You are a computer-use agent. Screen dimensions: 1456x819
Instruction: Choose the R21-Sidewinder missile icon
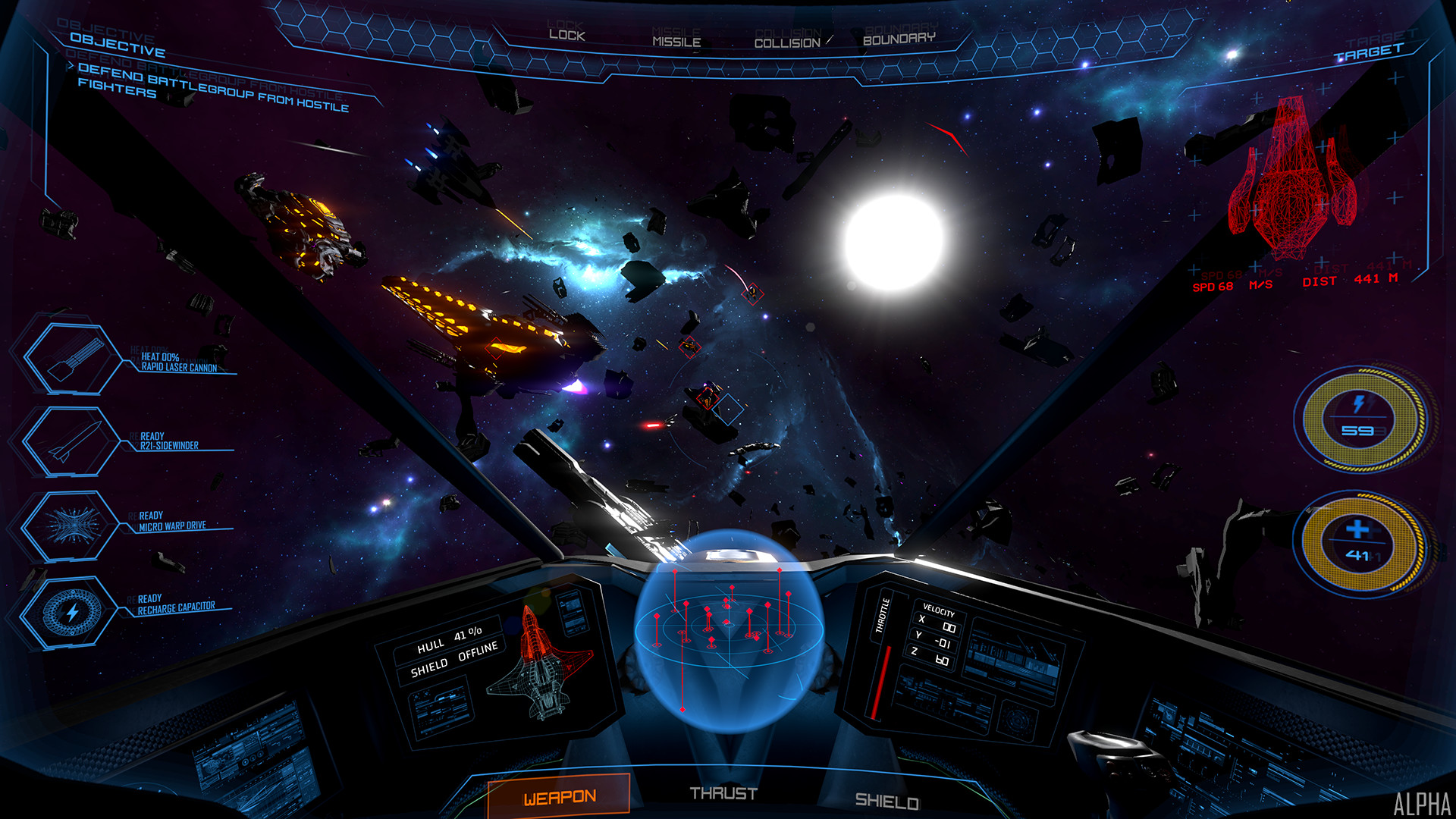tap(72, 441)
